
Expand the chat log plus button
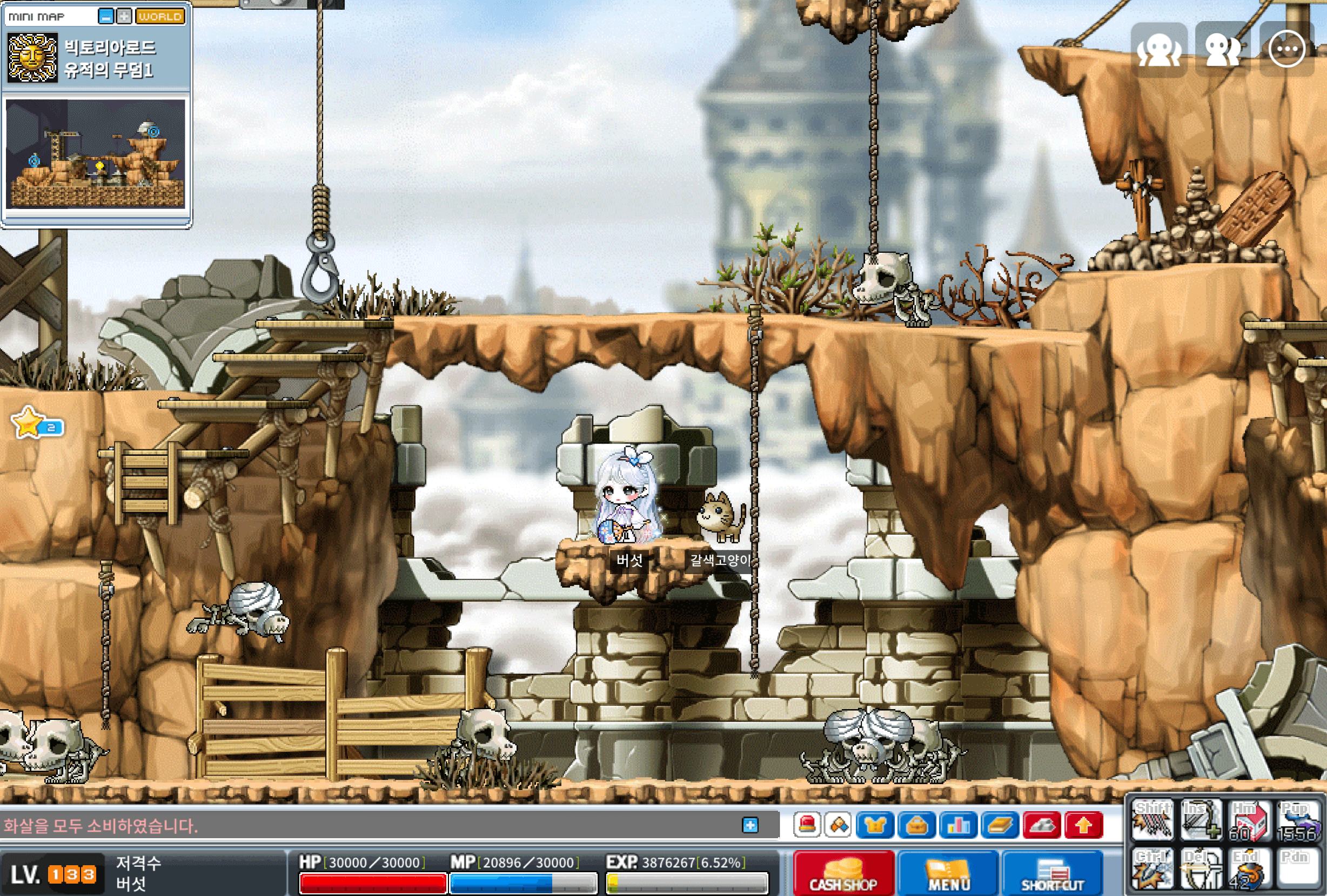click(750, 825)
